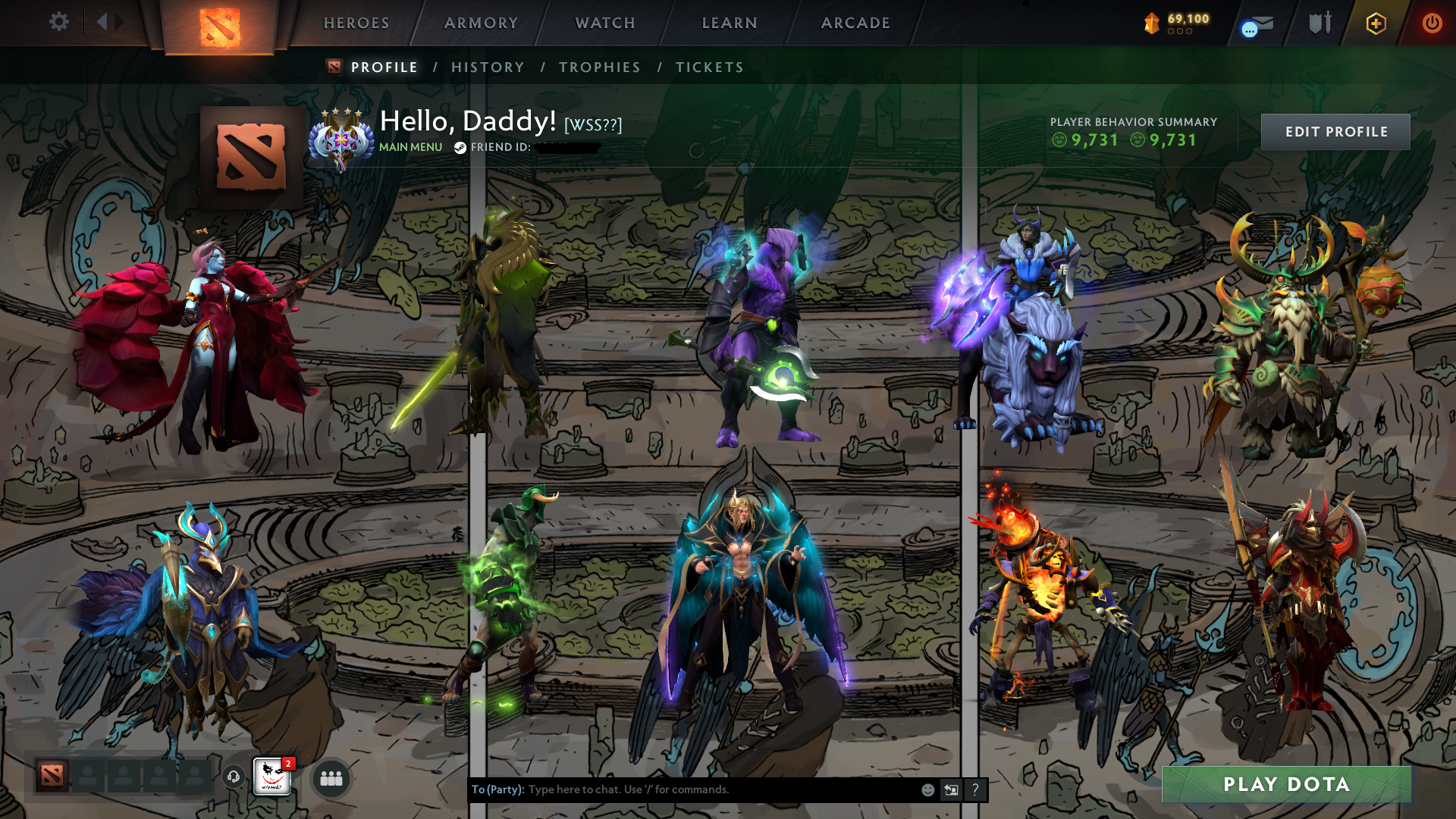Insert an emoticon into party chat
The width and height of the screenshot is (1456, 819).
pyautogui.click(x=927, y=789)
